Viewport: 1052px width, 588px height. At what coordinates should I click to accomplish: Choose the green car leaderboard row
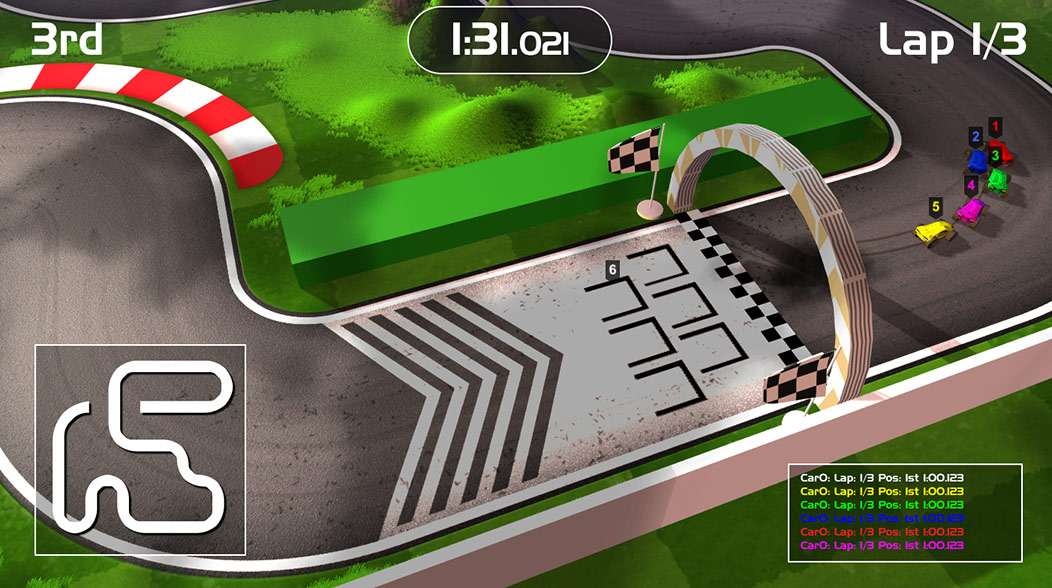[x=881, y=505]
